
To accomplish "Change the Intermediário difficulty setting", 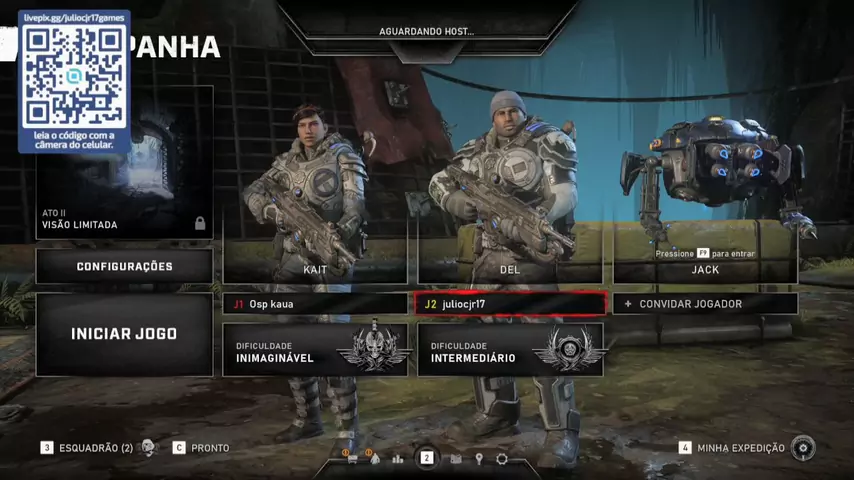I will 510,350.
